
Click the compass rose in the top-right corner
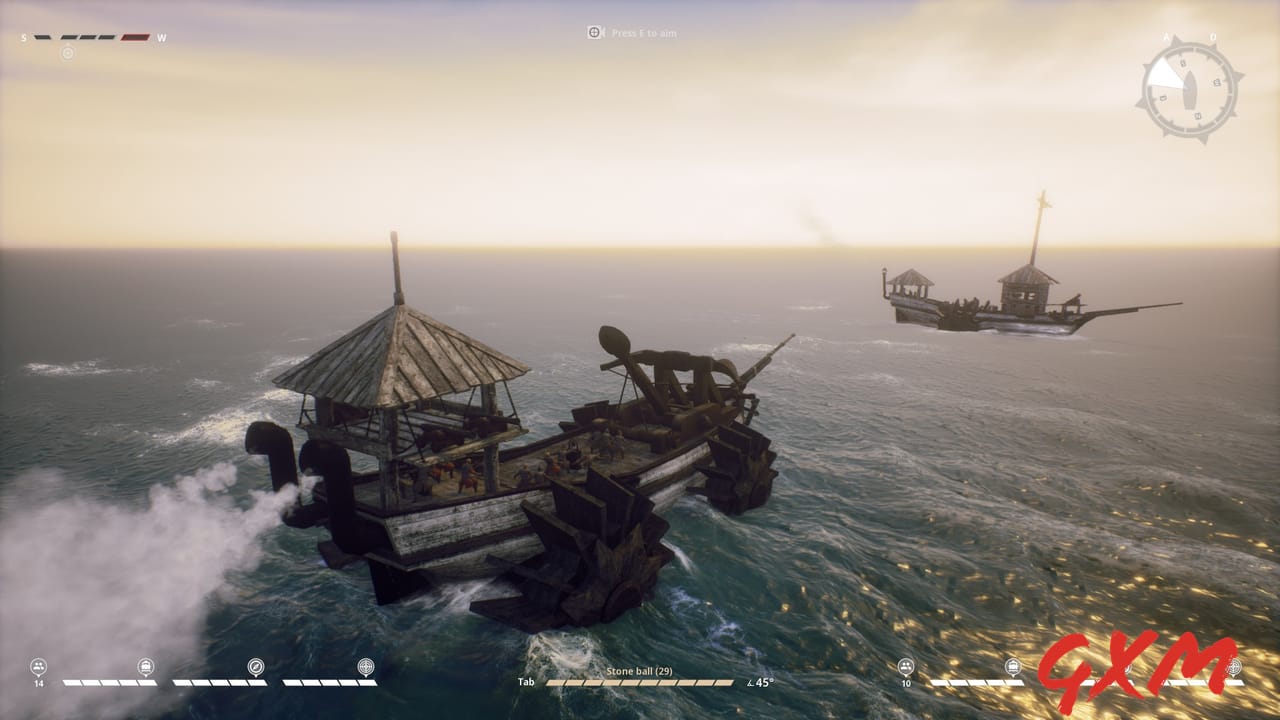click(1188, 88)
